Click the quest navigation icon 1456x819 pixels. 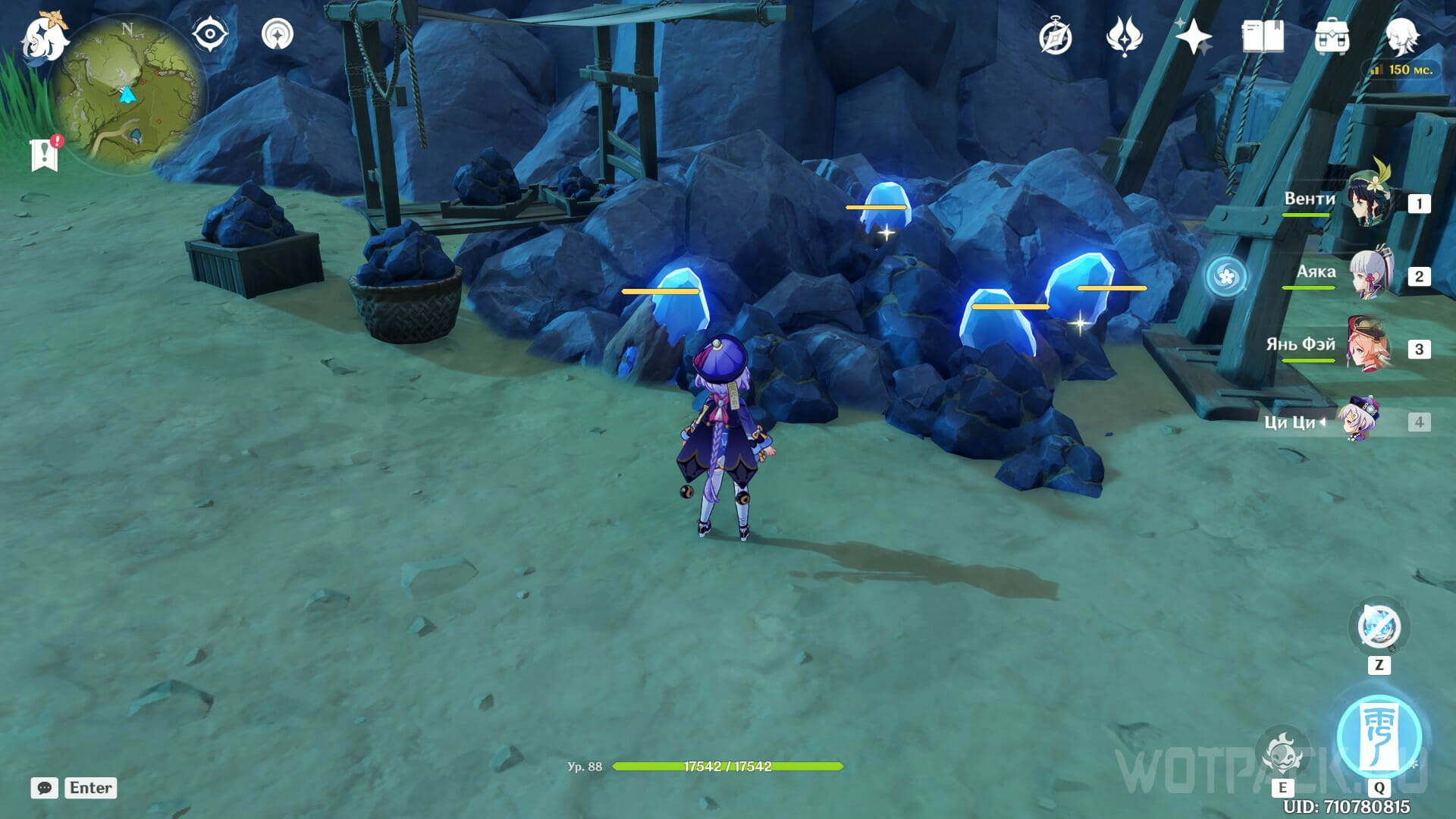click(278, 35)
